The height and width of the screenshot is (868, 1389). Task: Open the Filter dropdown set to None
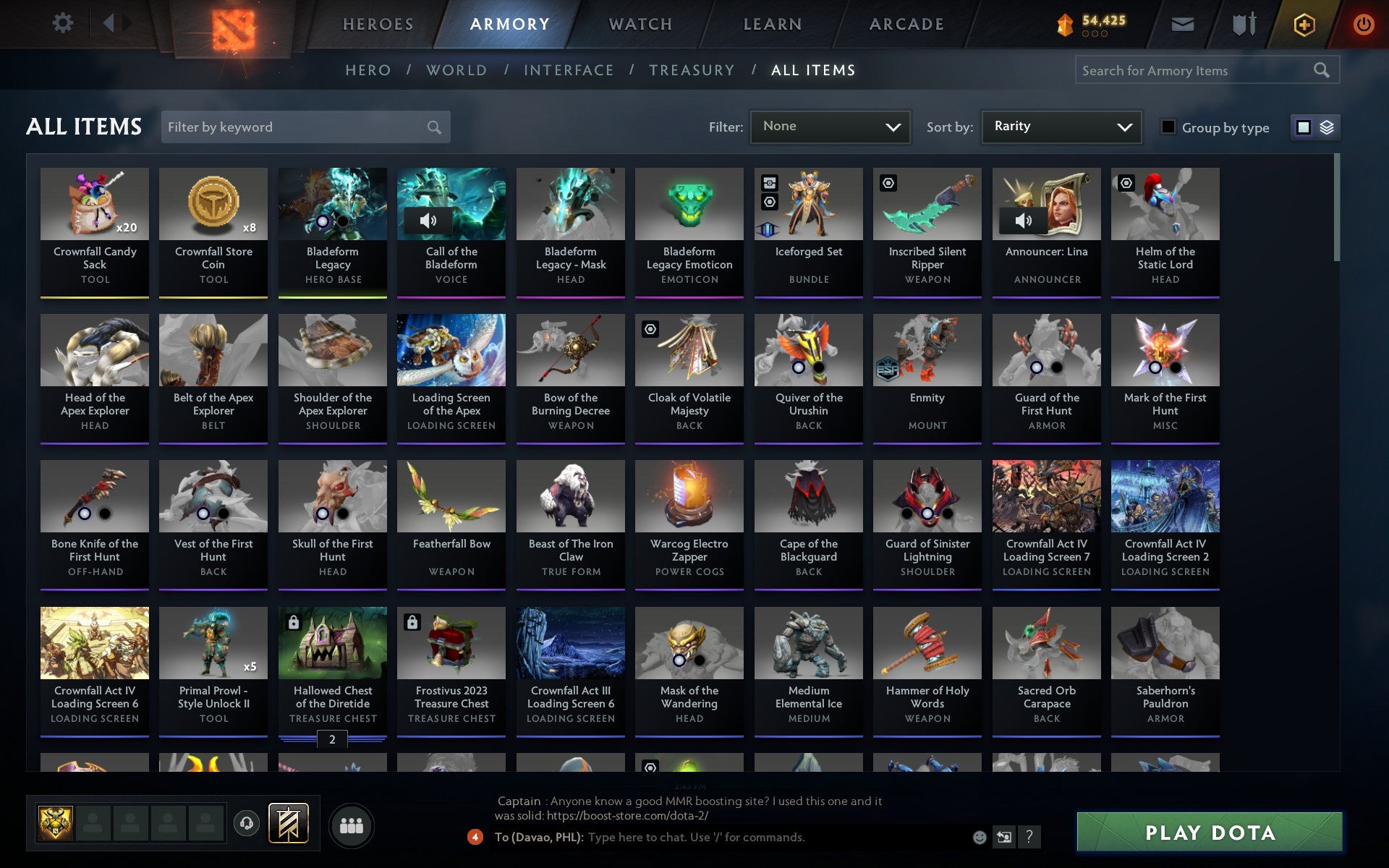coord(829,127)
